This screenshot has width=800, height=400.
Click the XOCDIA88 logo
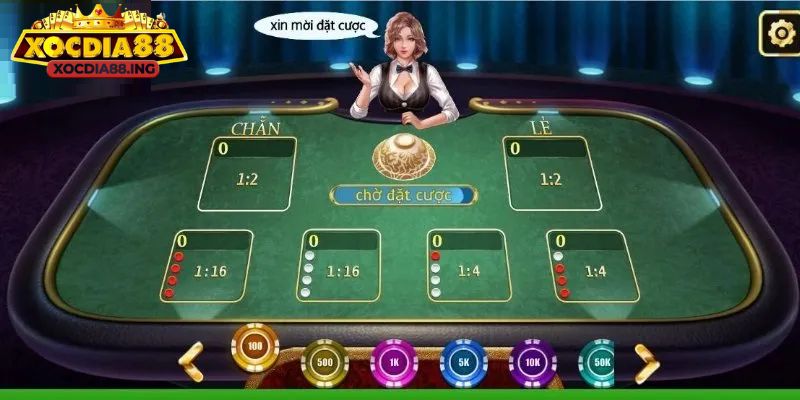pos(96,46)
